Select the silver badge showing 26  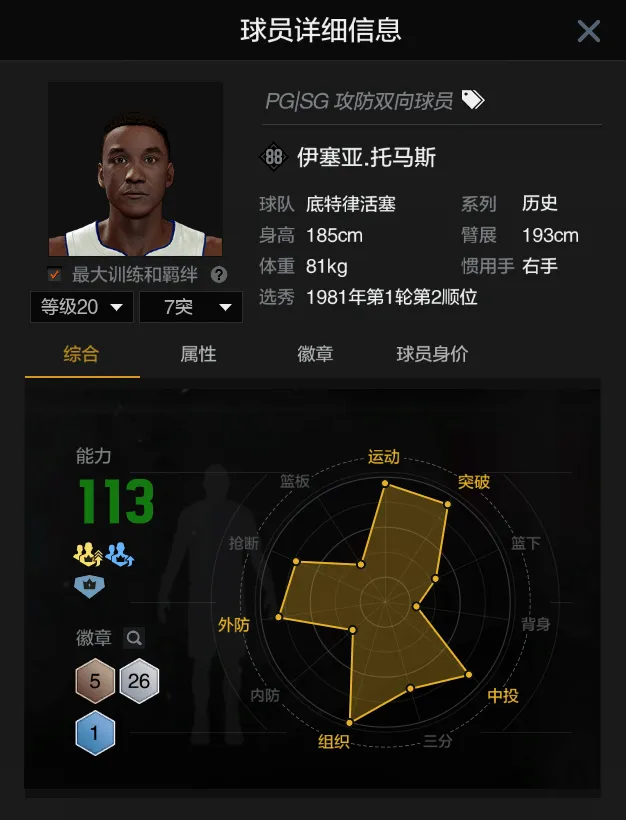click(139, 682)
